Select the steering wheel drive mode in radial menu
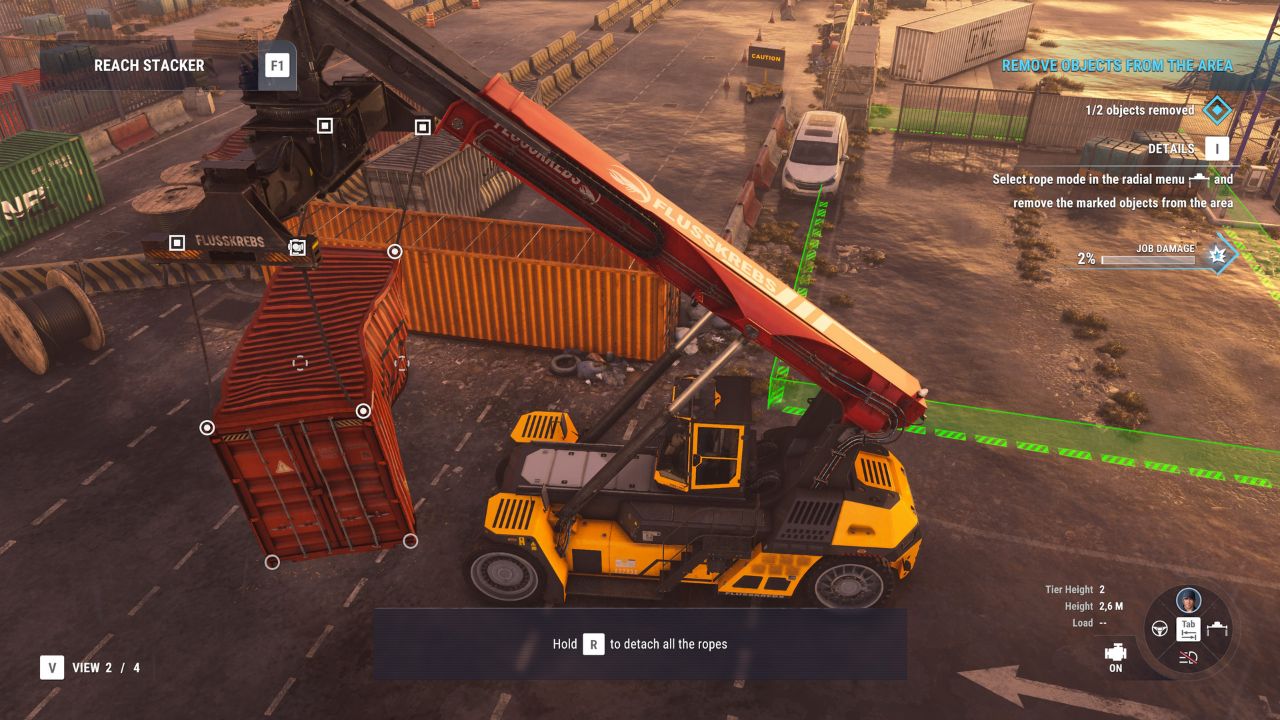Viewport: 1280px width, 720px height. [1161, 629]
